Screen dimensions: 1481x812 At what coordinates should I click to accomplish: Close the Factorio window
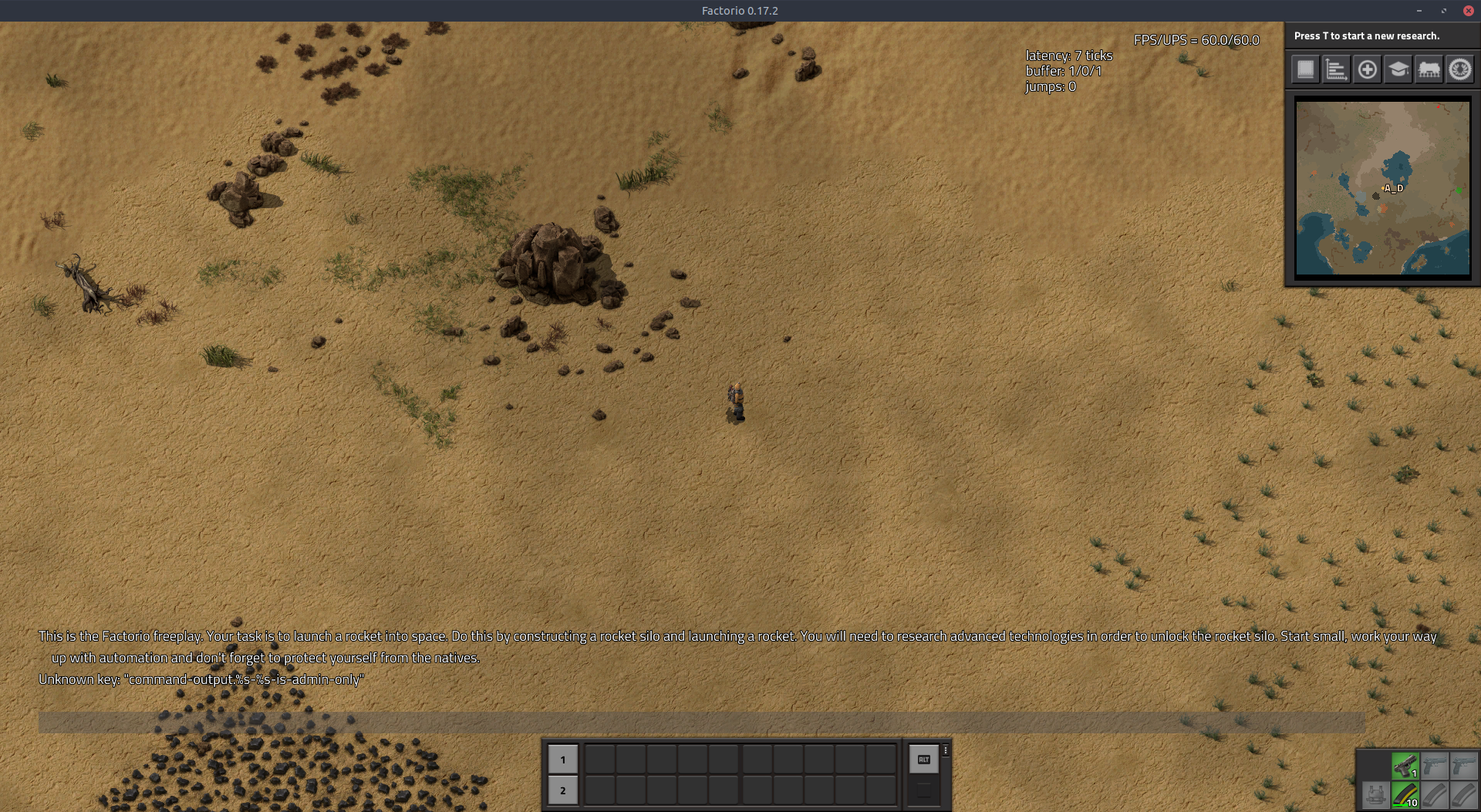pos(1469,11)
